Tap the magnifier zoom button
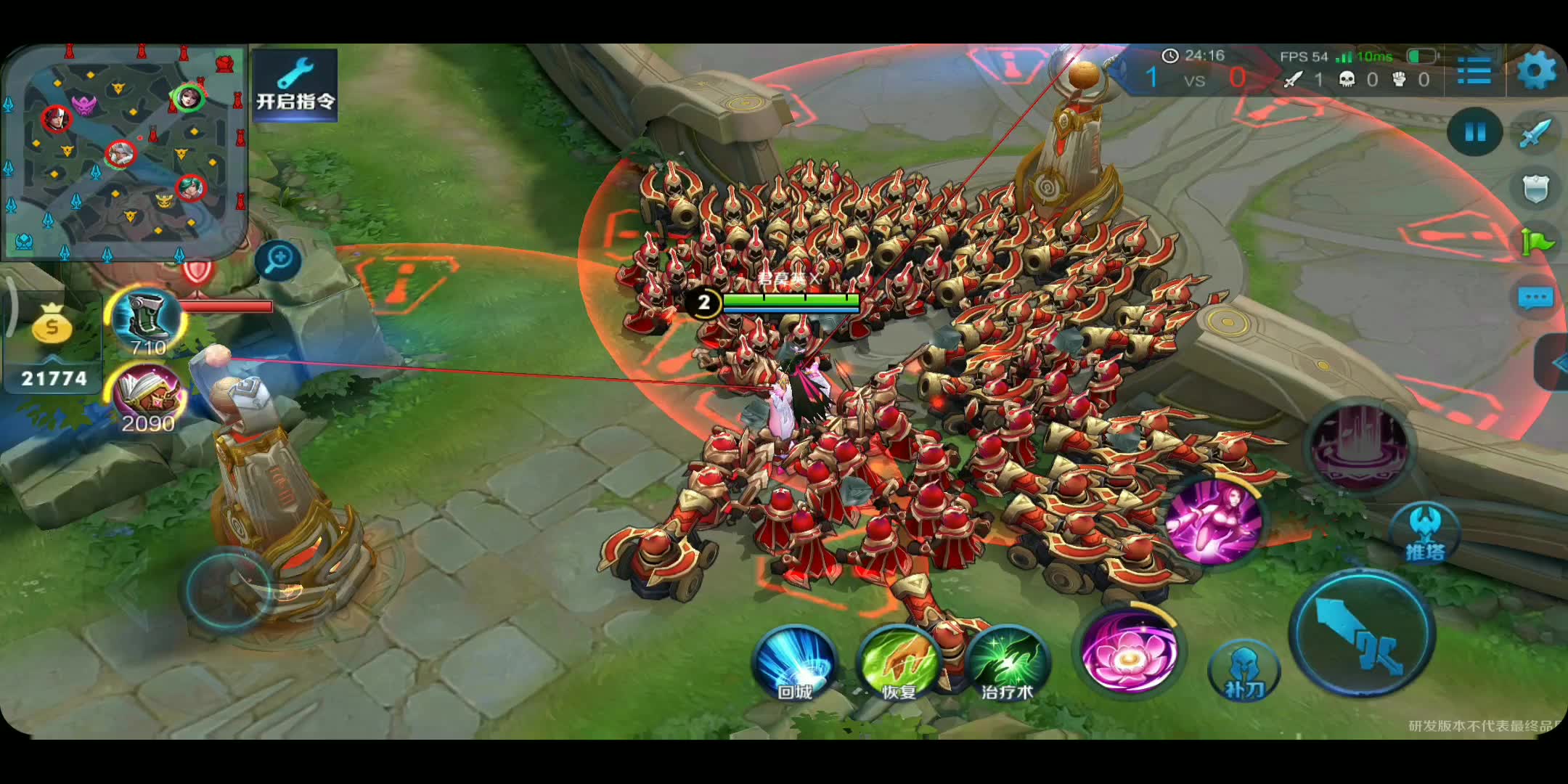This screenshot has width=1568, height=784. pos(278,259)
